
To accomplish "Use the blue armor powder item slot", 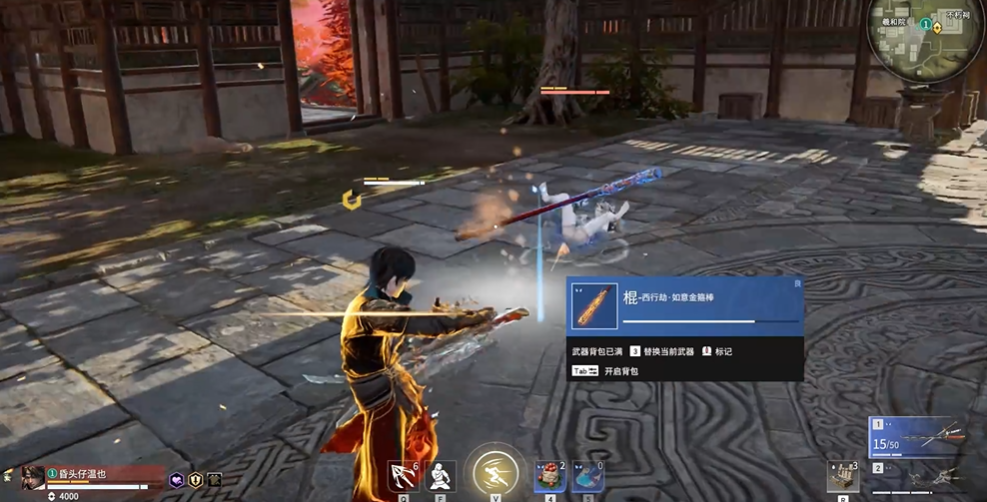I will (588, 475).
